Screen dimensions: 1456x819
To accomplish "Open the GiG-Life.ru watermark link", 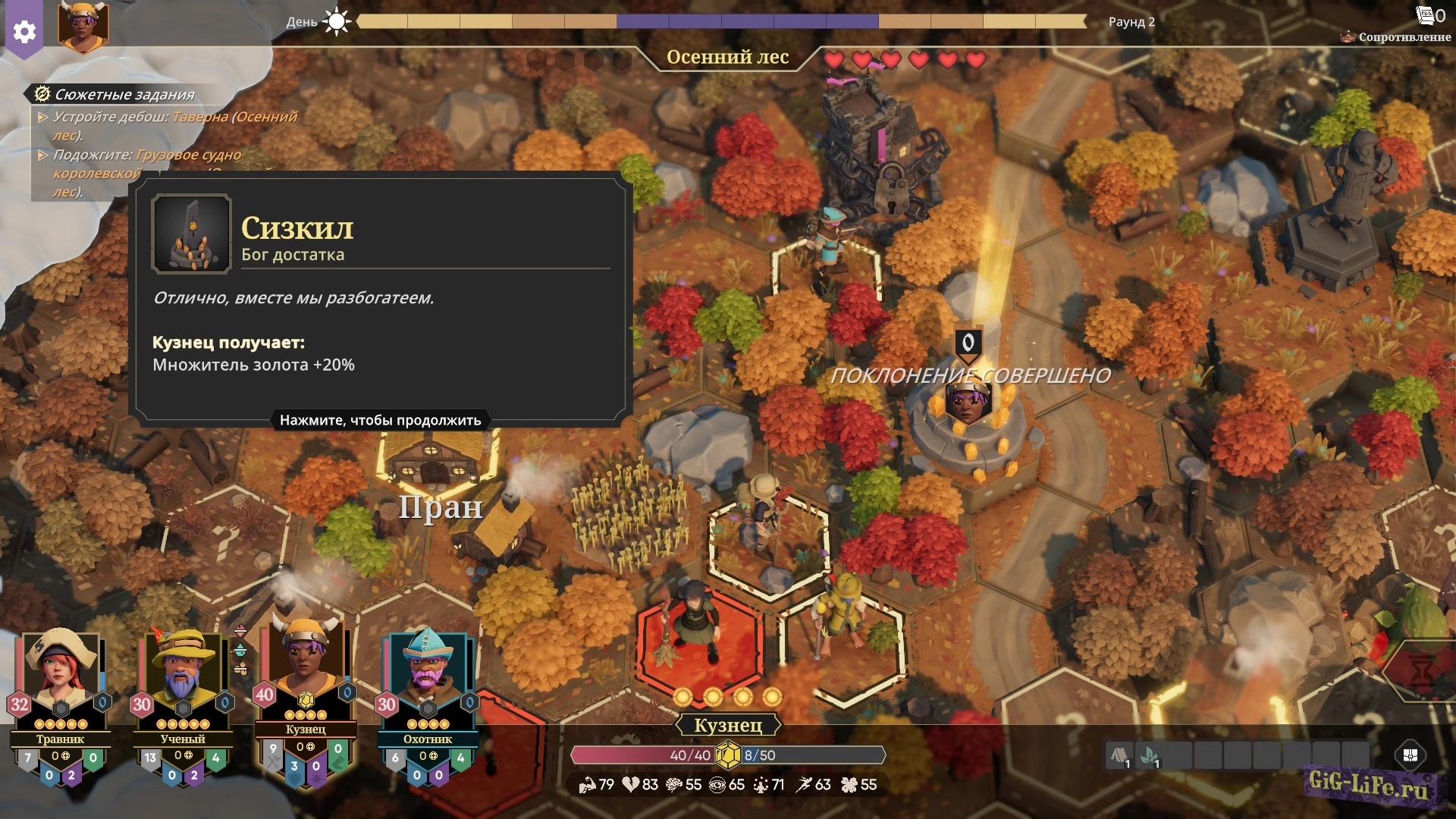I will click(x=1367, y=784).
